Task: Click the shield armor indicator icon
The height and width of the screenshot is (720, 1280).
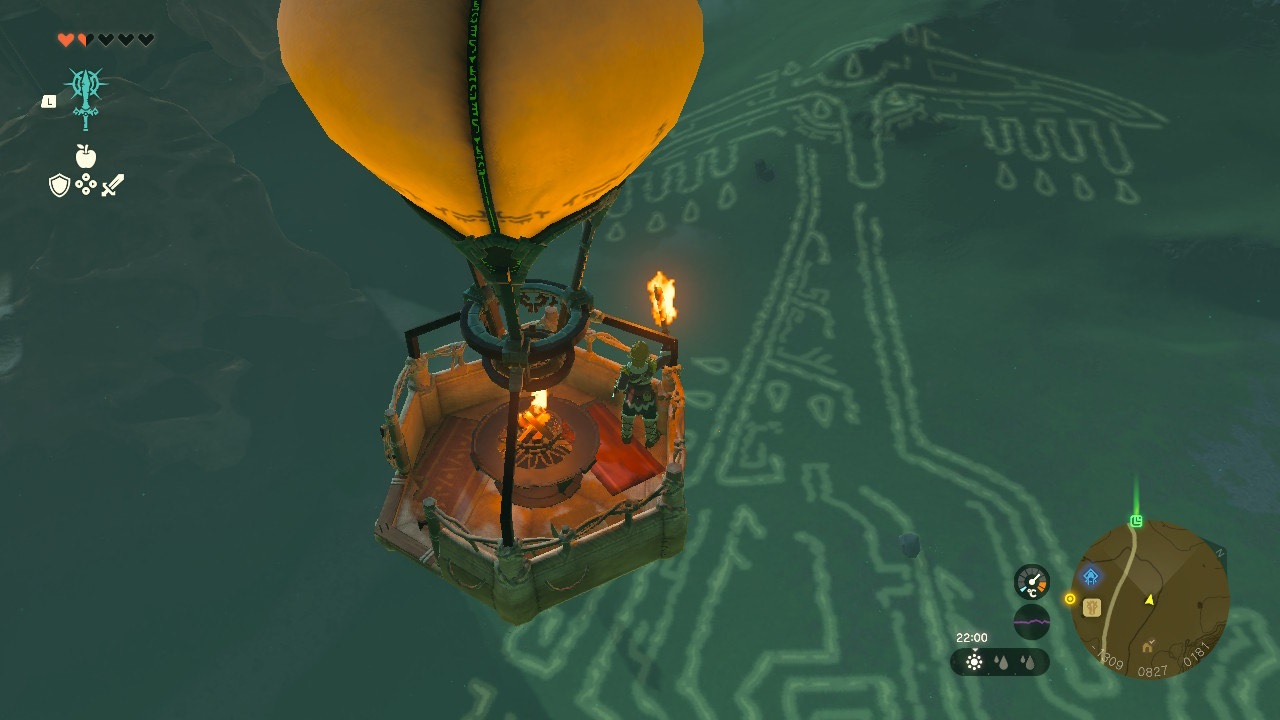Action: [58, 185]
